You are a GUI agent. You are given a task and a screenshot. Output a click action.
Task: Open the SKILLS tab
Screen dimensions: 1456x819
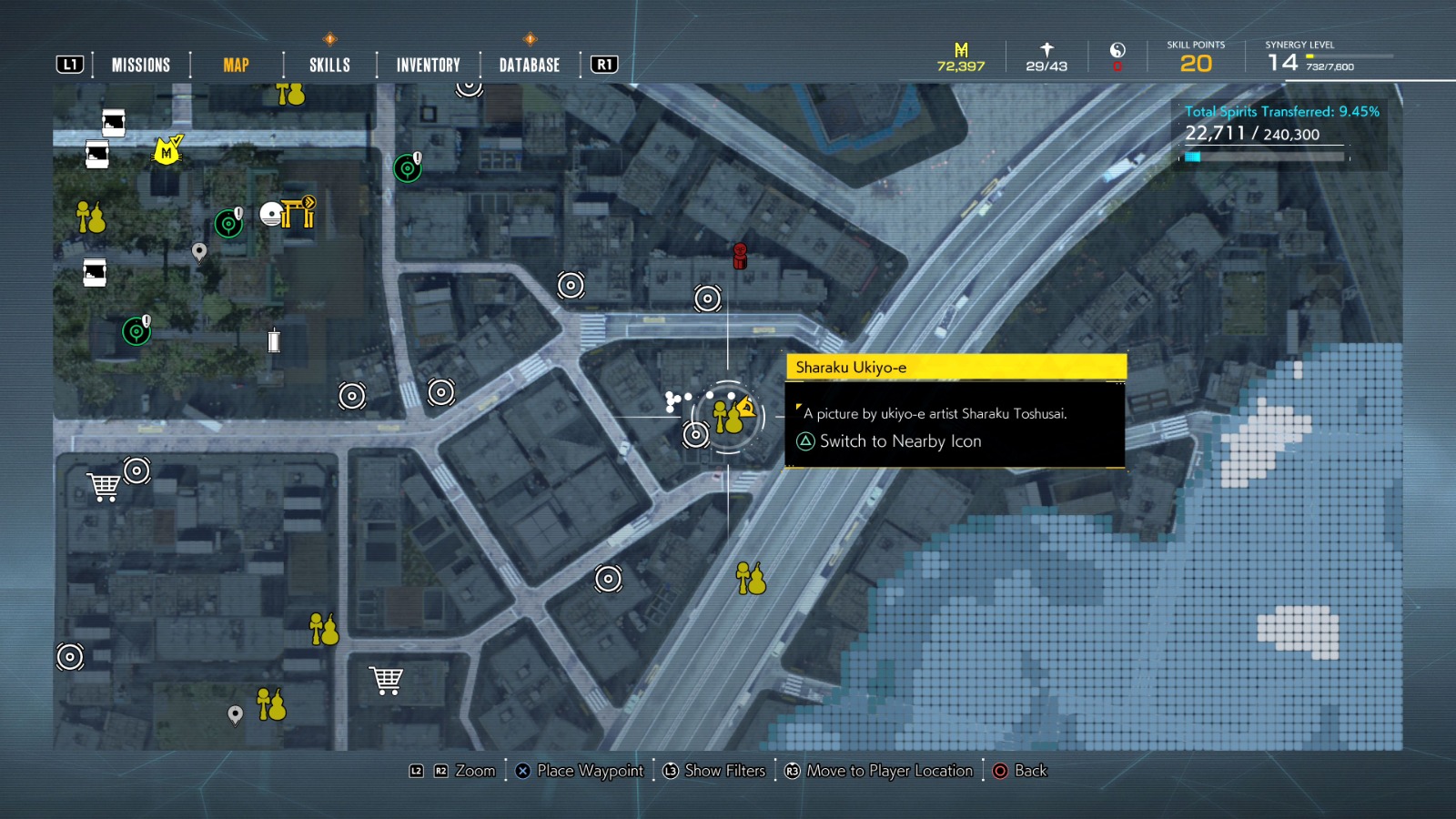coord(328,64)
